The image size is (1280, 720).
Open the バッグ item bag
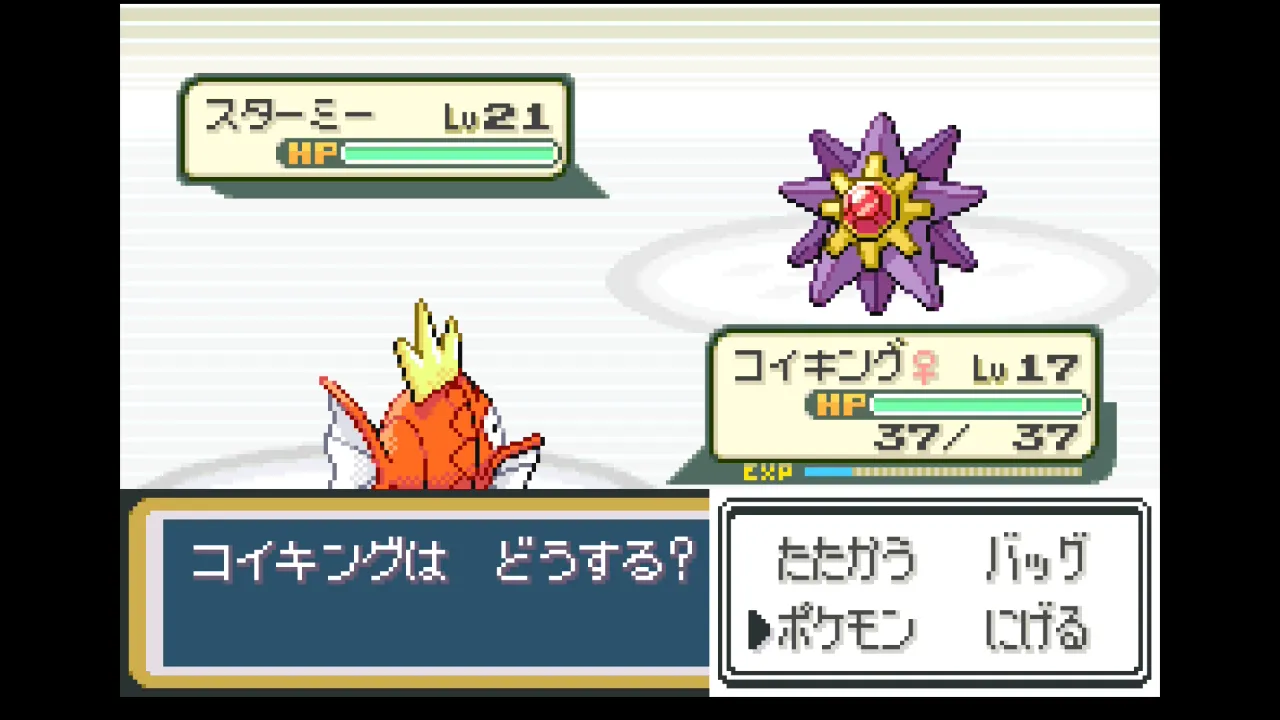point(1035,560)
